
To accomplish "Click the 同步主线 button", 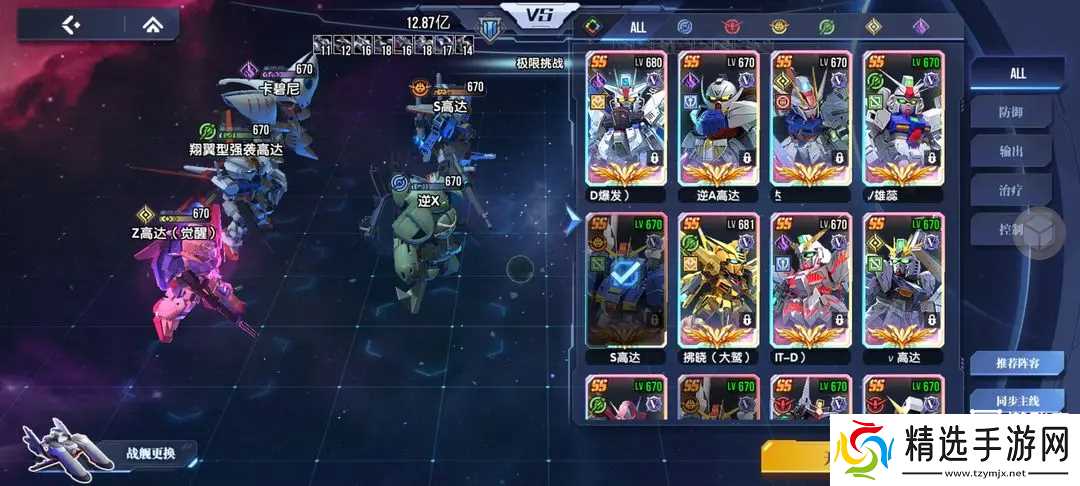I will coord(1016,400).
